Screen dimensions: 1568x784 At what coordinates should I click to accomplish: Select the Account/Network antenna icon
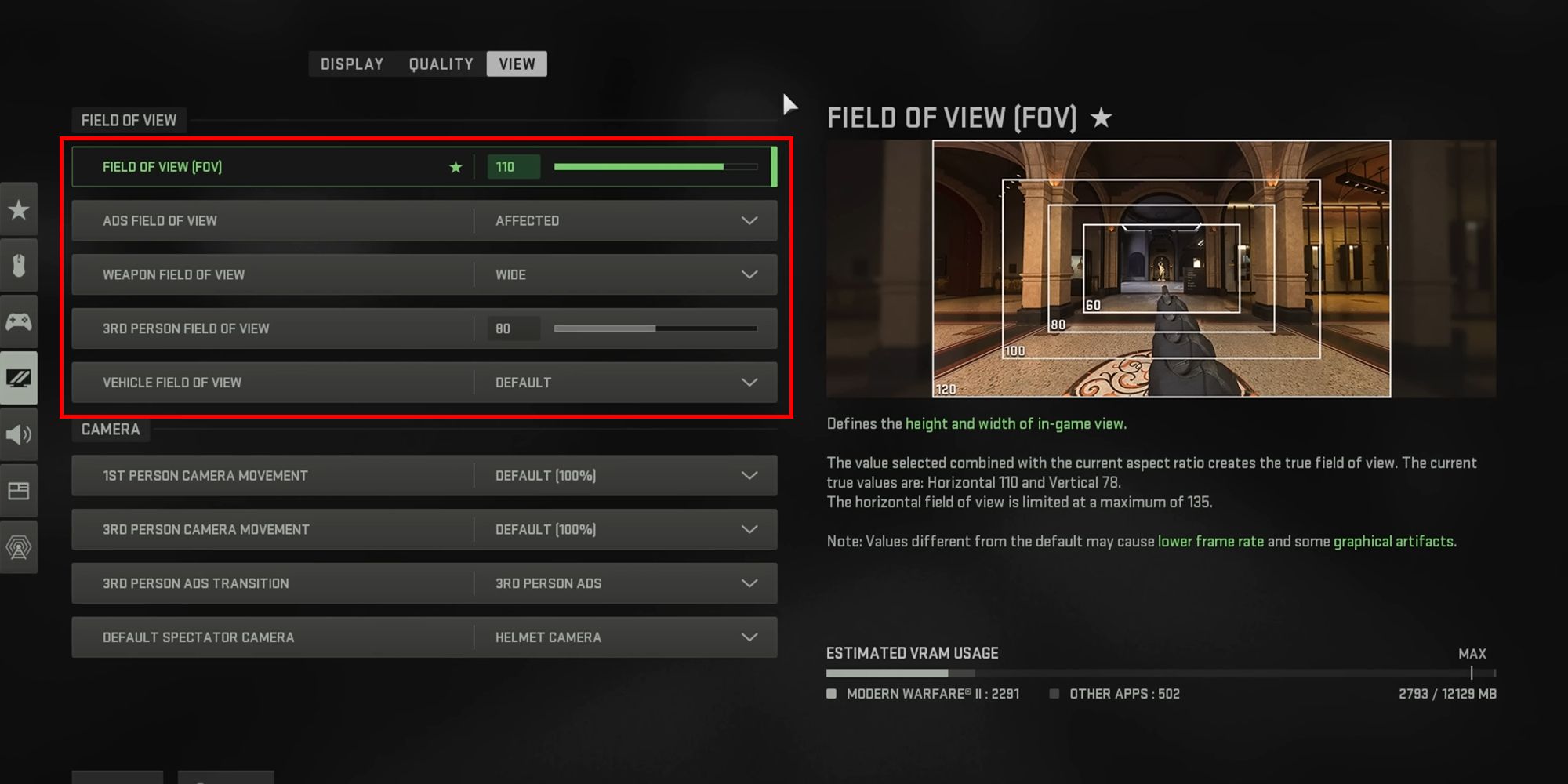coord(19,547)
